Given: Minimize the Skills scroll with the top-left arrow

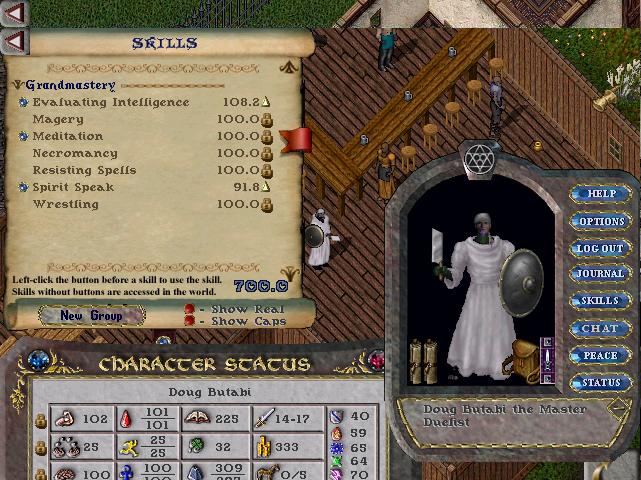Looking at the screenshot, I should tap(15, 42).
